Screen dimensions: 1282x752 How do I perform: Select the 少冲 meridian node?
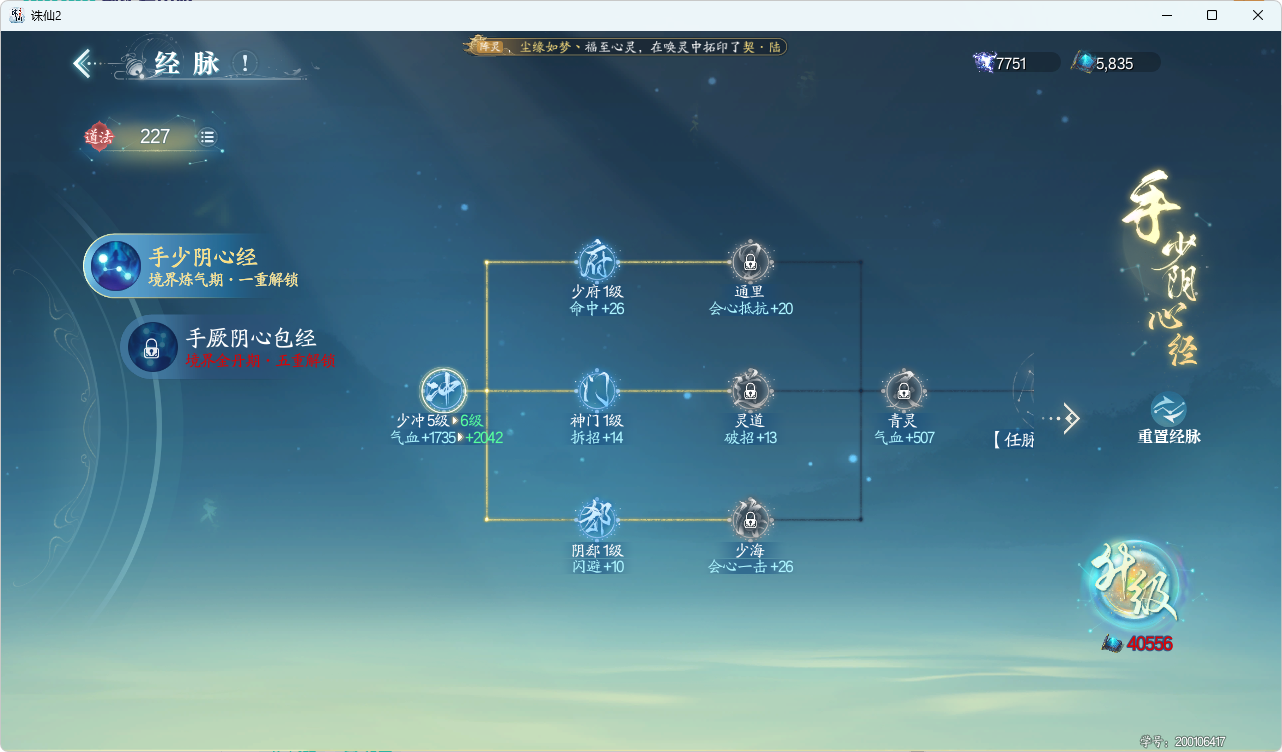coord(442,392)
